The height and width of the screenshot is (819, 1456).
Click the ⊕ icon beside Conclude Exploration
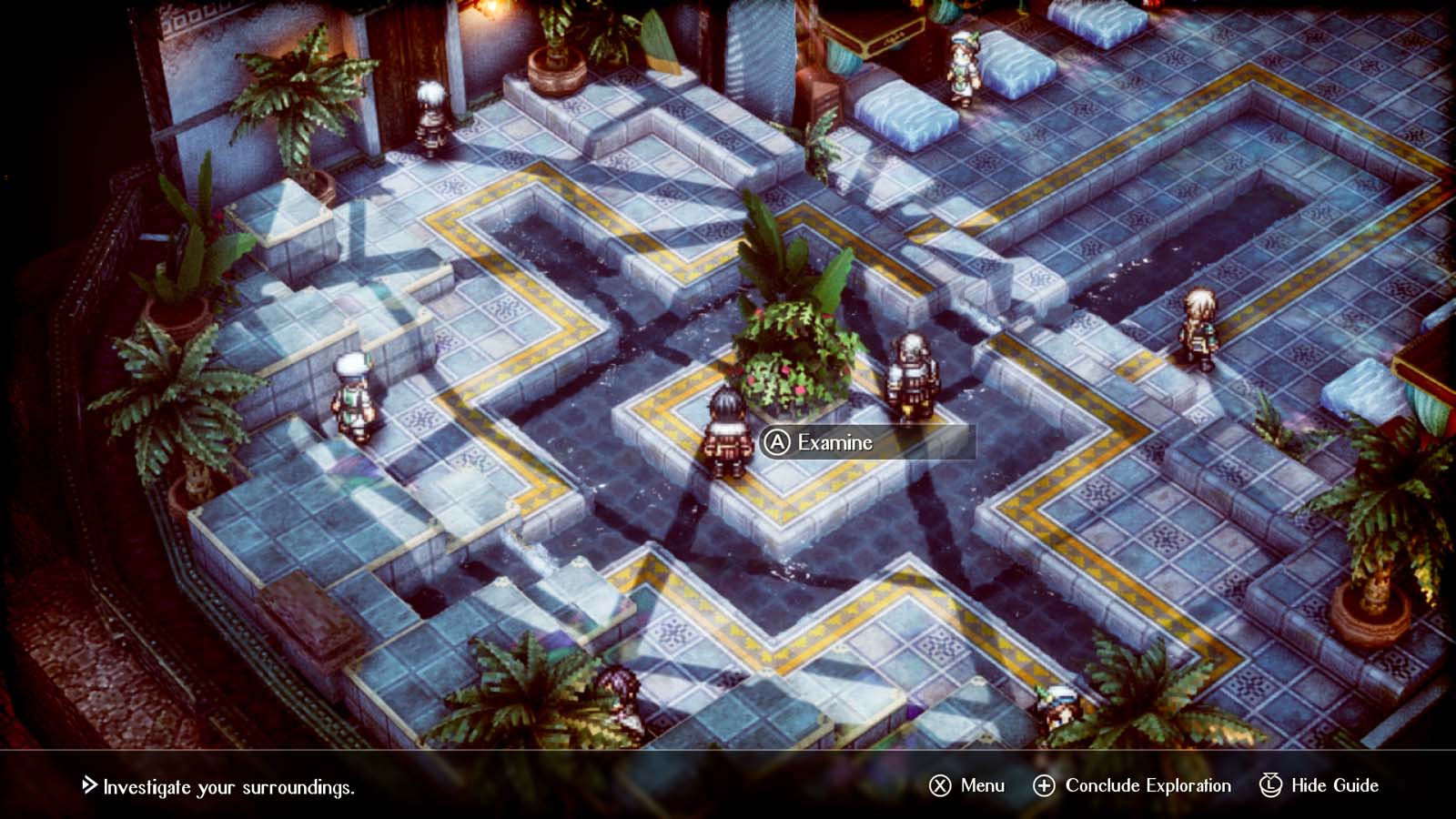(x=1045, y=784)
